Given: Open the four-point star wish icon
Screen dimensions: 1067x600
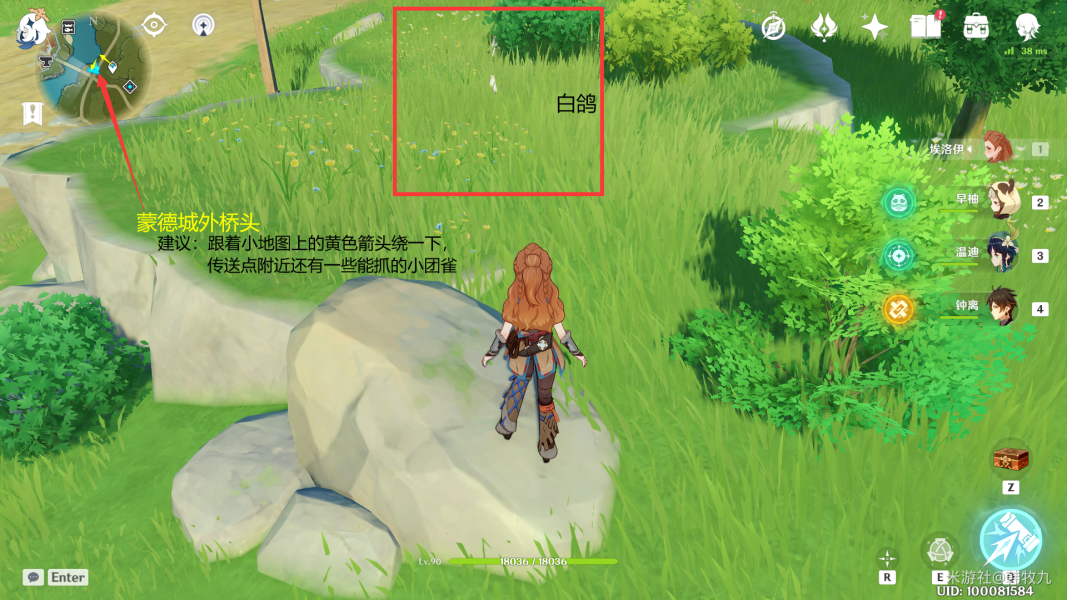Looking at the screenshot, I should click(875, 27).
